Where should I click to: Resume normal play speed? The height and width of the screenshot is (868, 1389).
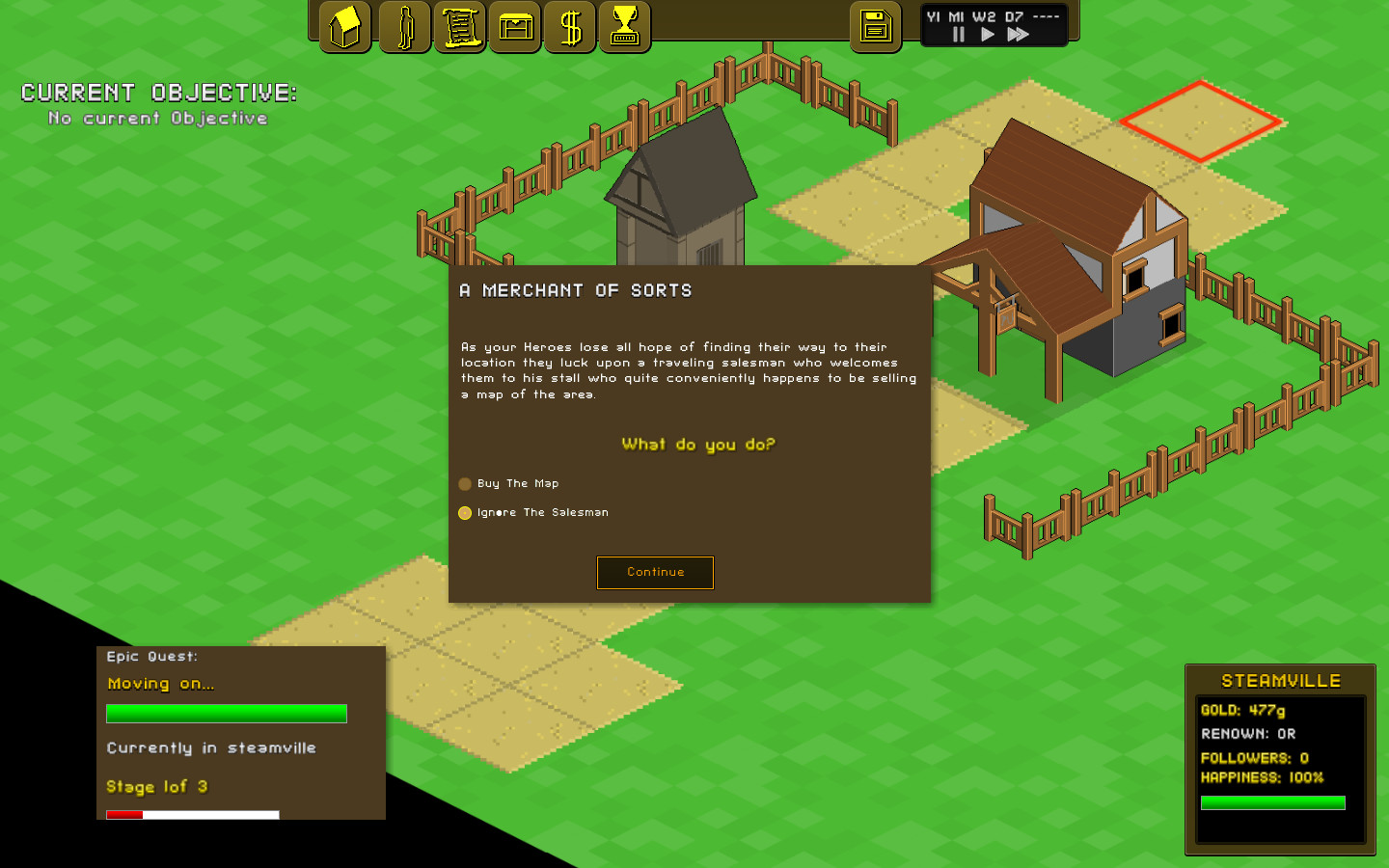987,35
